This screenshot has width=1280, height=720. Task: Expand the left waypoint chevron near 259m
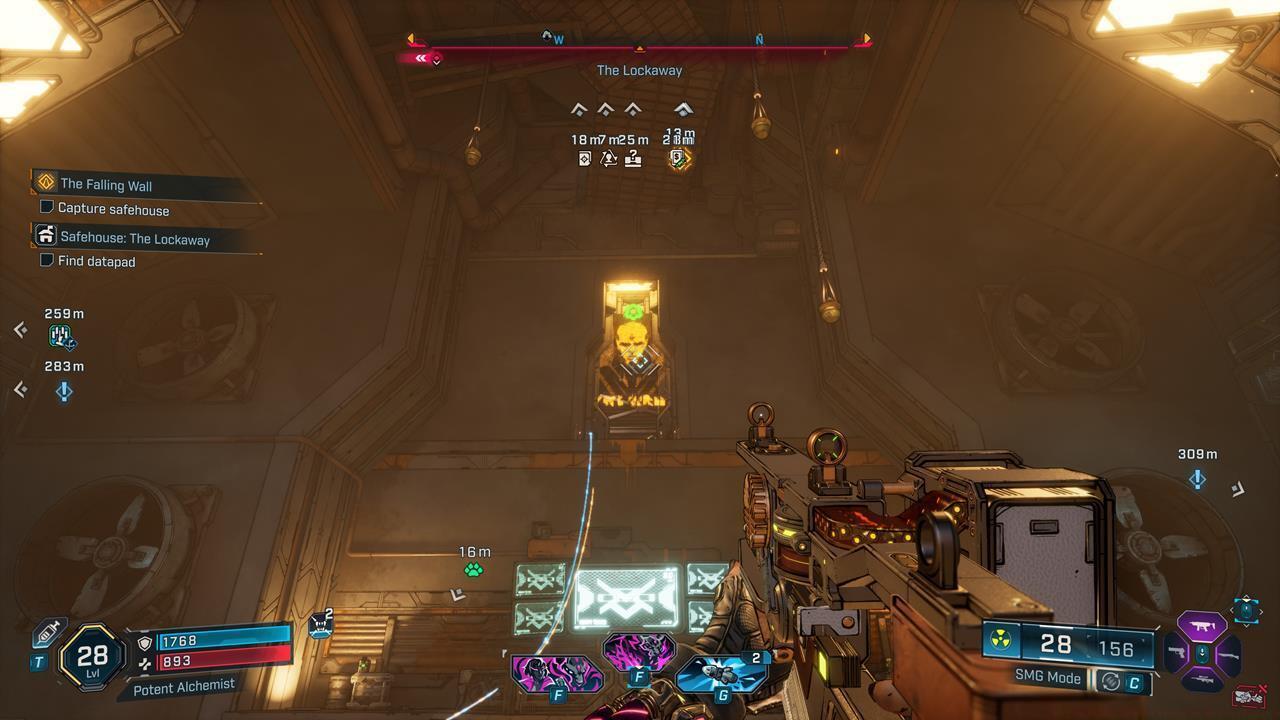pyautogui.click(x=19, y=330)
